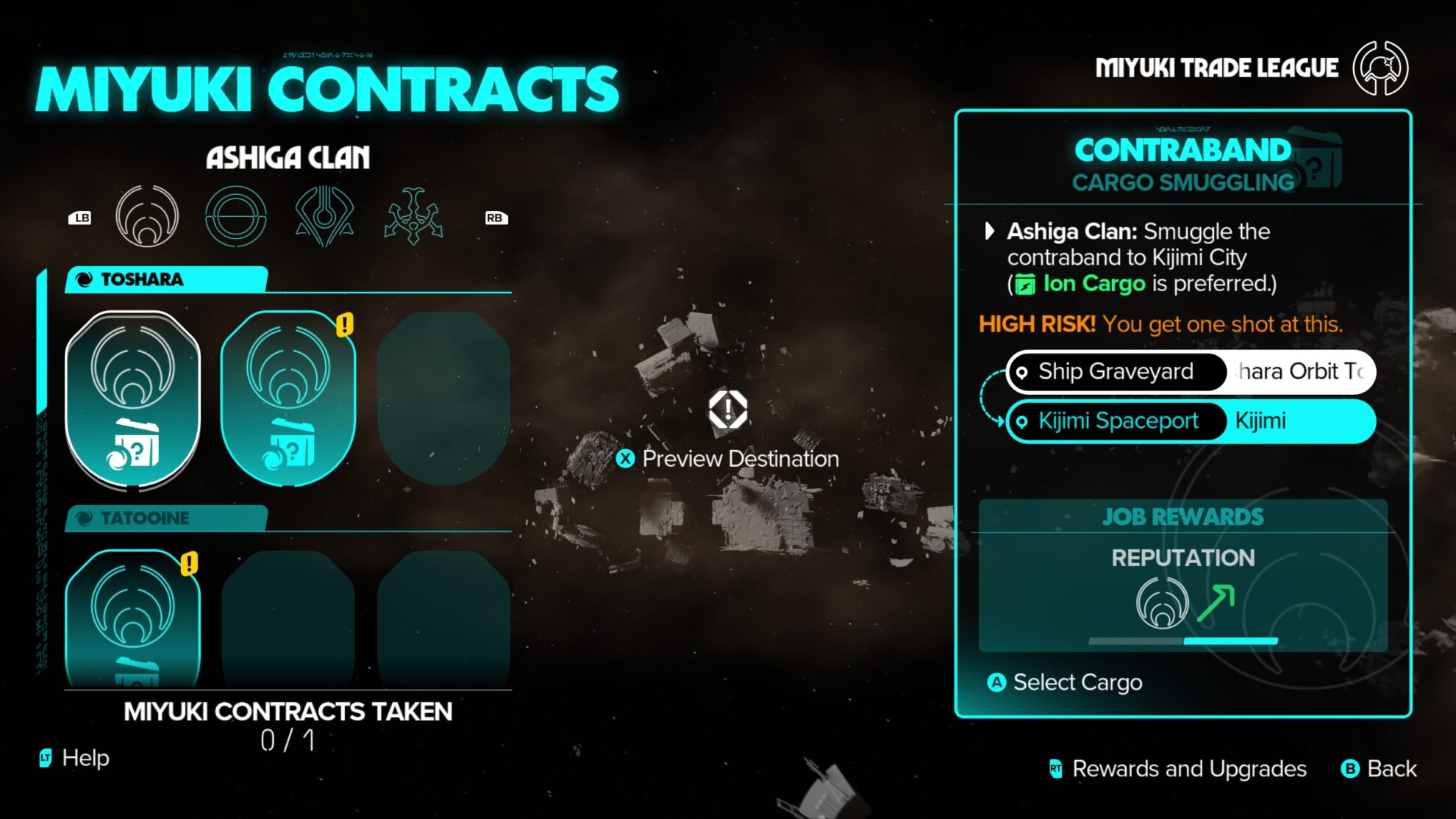Click the second faction emblem in the row
This screenshot has width=1456, height=819.
236,217
